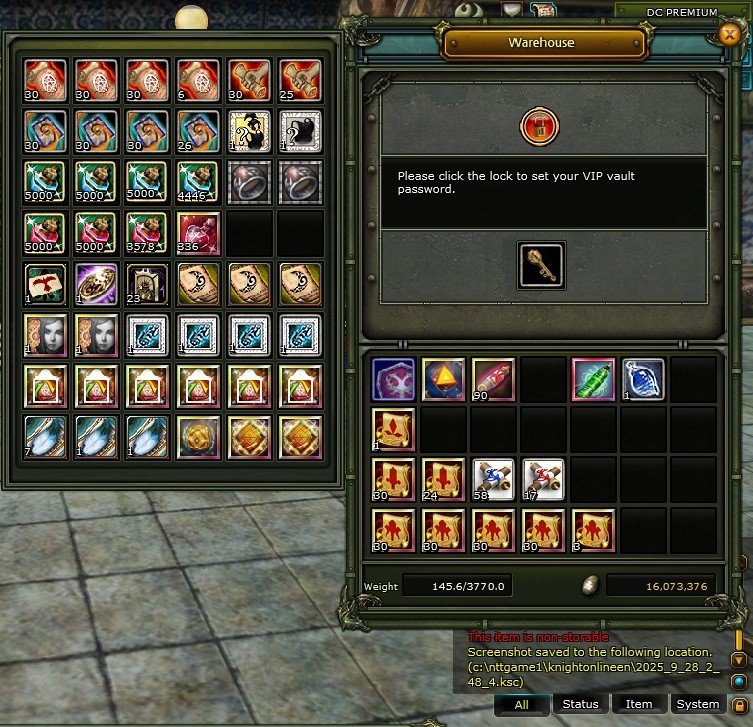This screenshot has width=753, height=727.
Task: Open the Item chat tab
Action: (x=639, y=704)
